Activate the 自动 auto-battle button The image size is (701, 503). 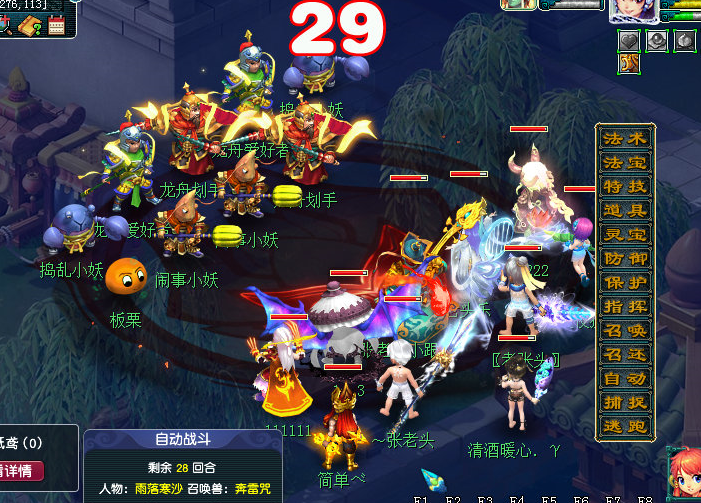tap(623, 379)
